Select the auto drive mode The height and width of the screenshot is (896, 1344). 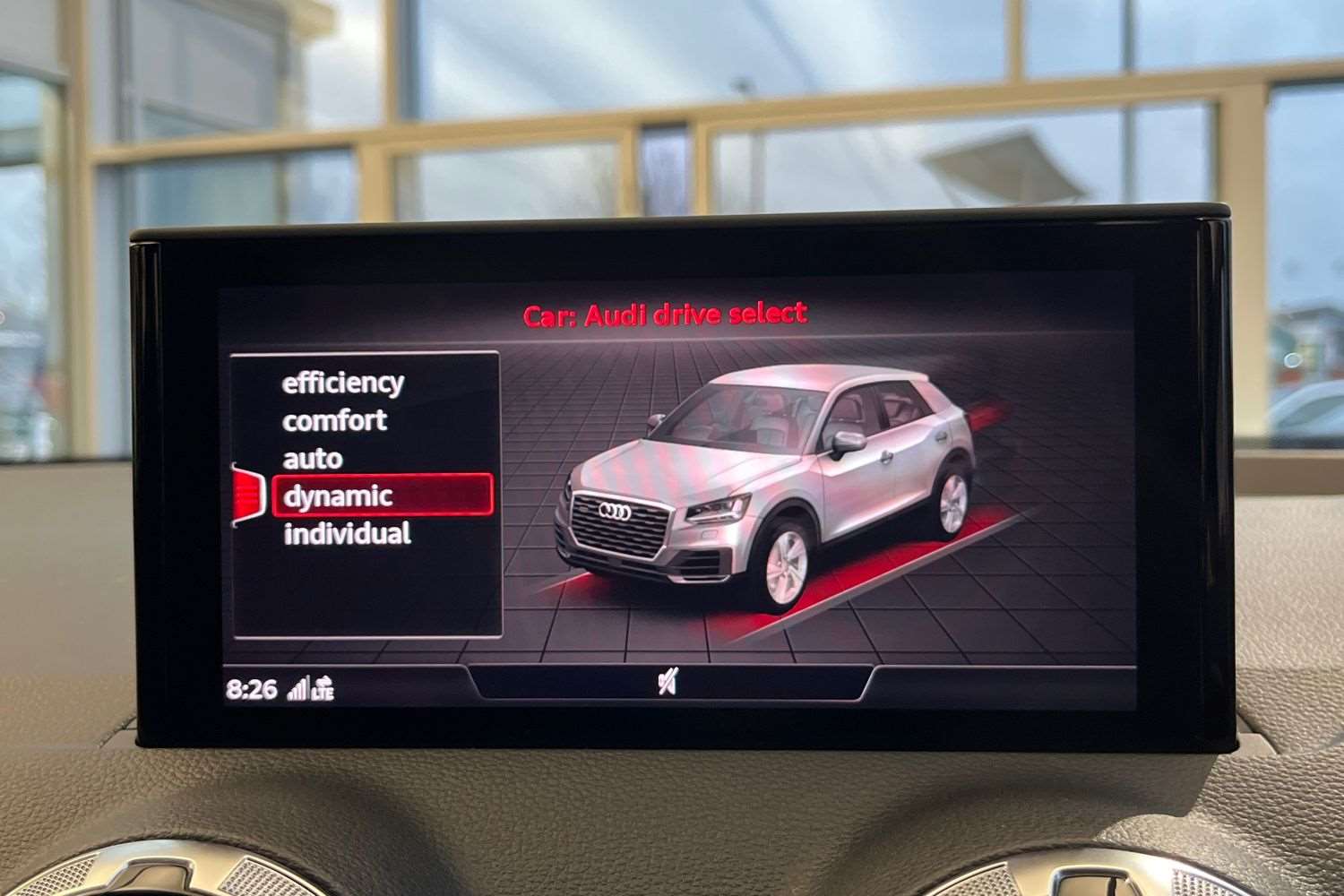(x=313, y=457)
